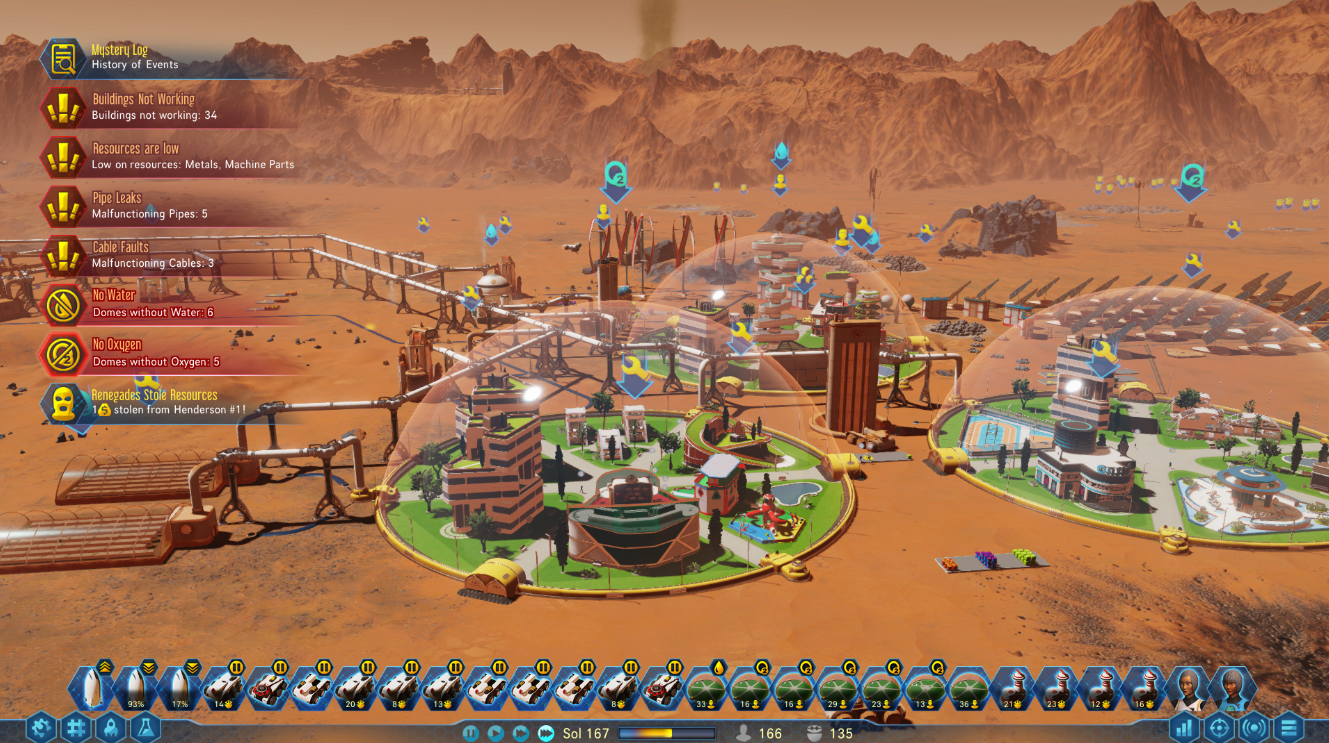Open the Command Center crosshair icon
The height and width of the screenshot is (743, 1329).
pyautogui.click(x=1221, y=727)
